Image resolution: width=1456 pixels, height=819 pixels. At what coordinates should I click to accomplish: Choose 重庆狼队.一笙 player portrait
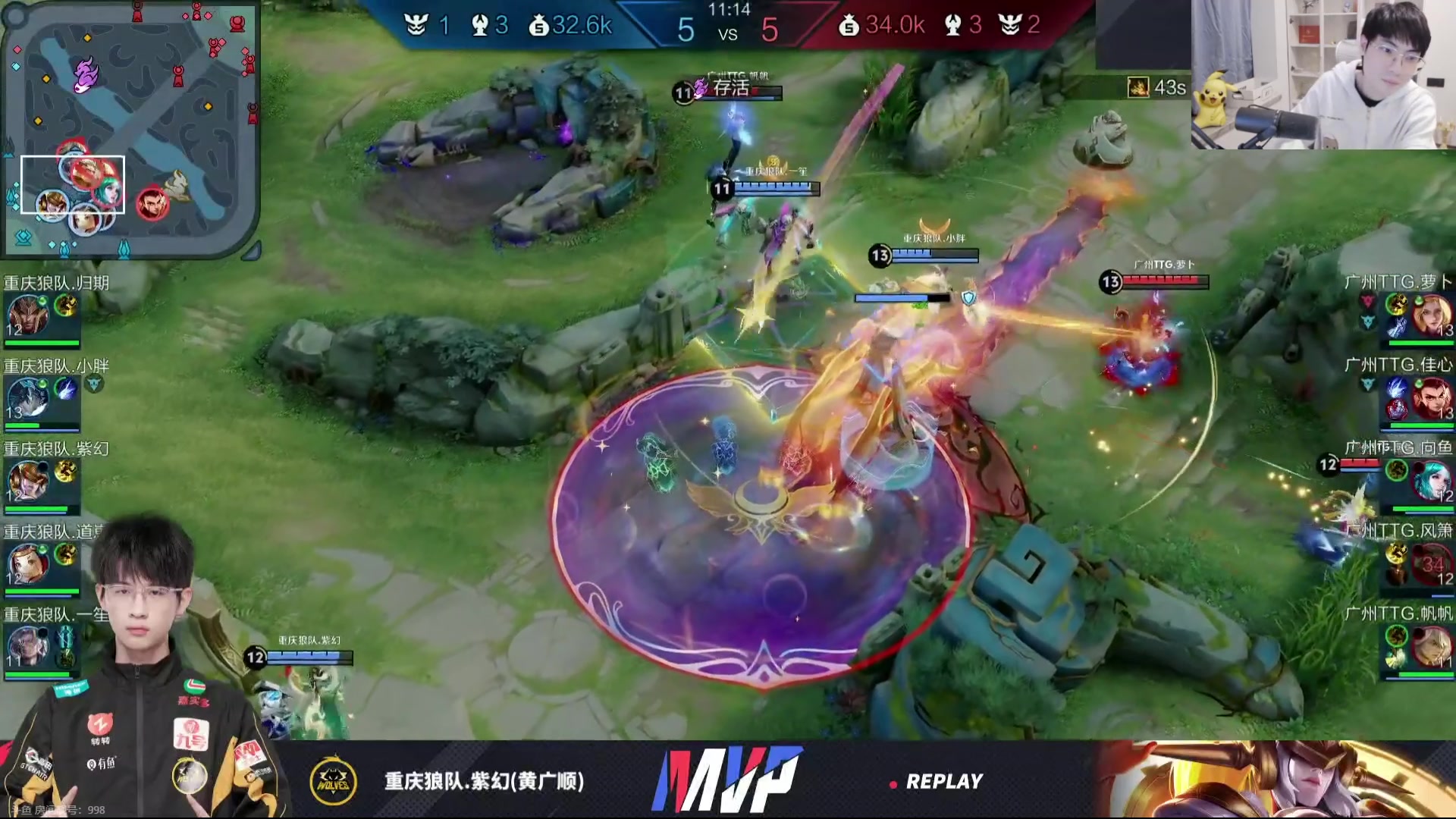click(28, 646)
